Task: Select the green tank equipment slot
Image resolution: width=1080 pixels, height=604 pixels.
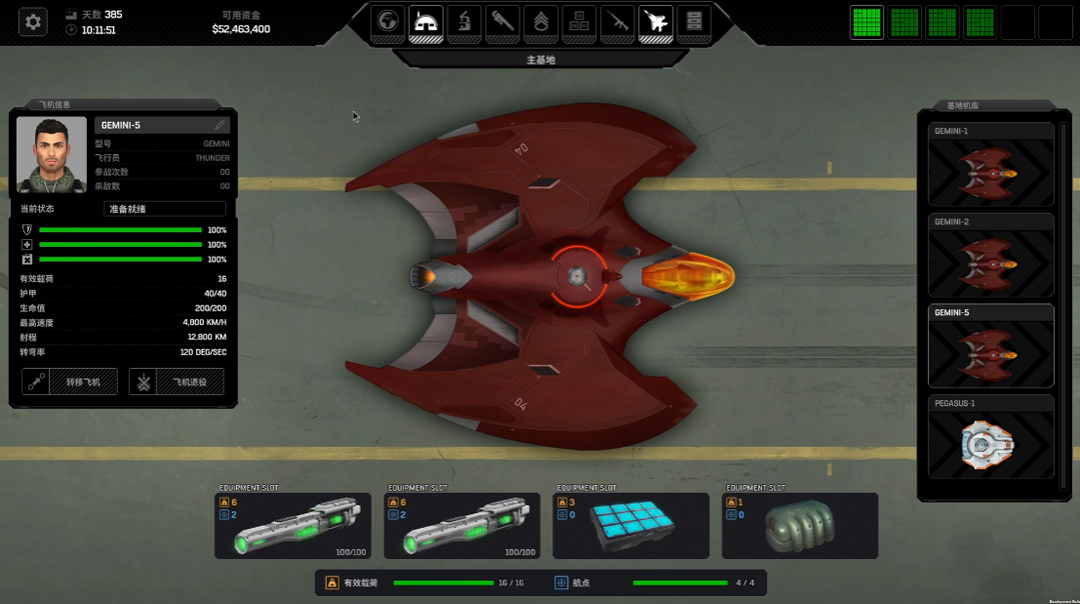Action: point(800,525)
